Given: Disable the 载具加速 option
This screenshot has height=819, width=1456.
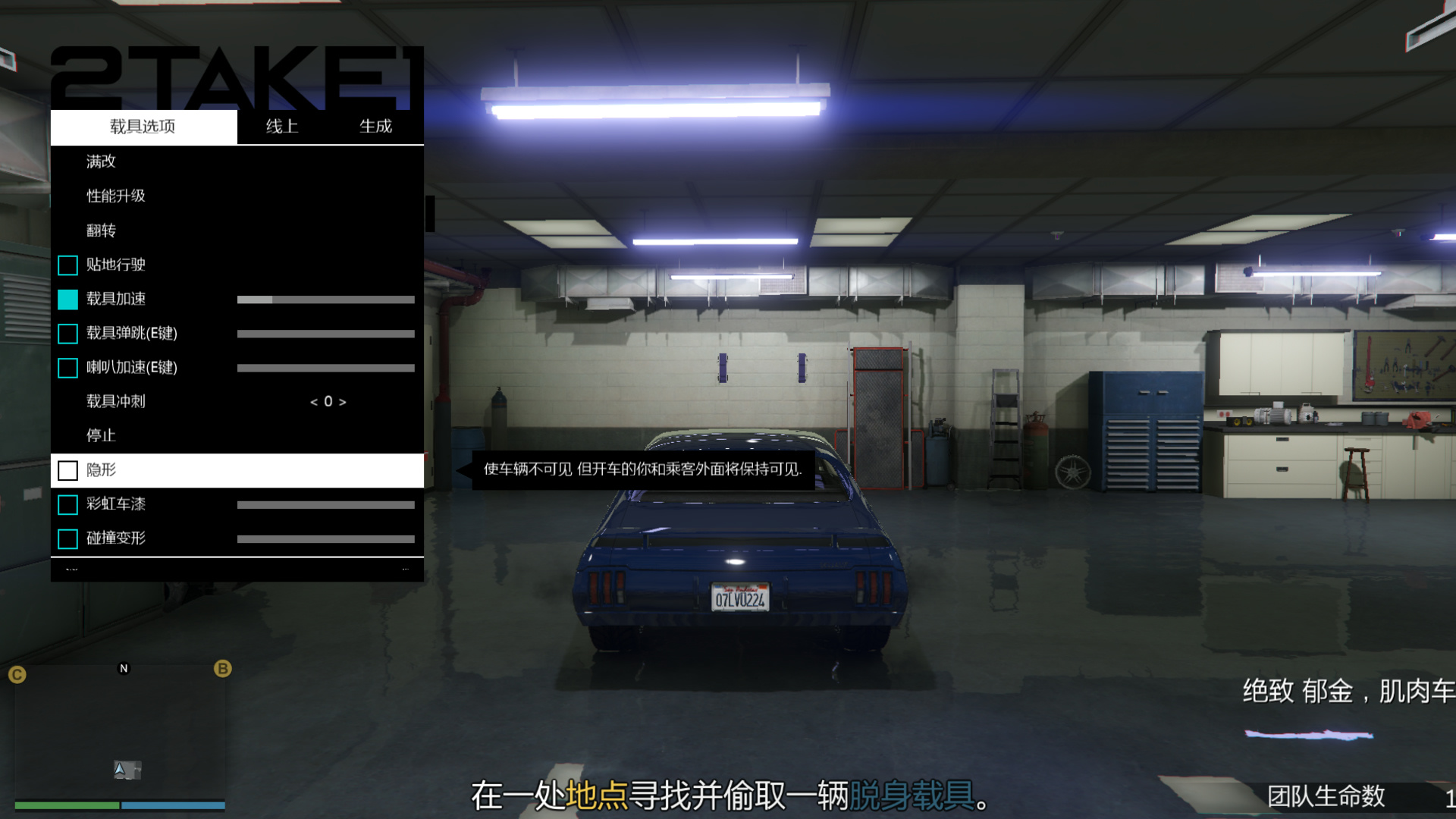Looking at the screenshot, I should click(67, 299).
